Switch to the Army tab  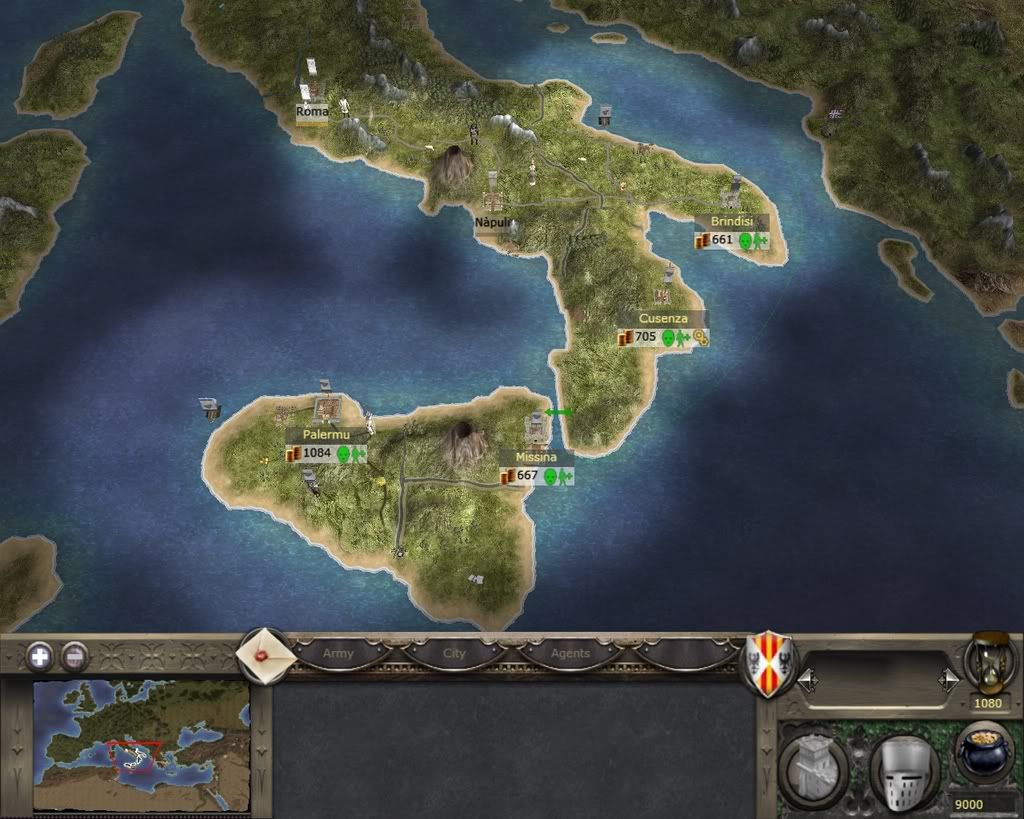pyautogui.click(x=338, y=654)
